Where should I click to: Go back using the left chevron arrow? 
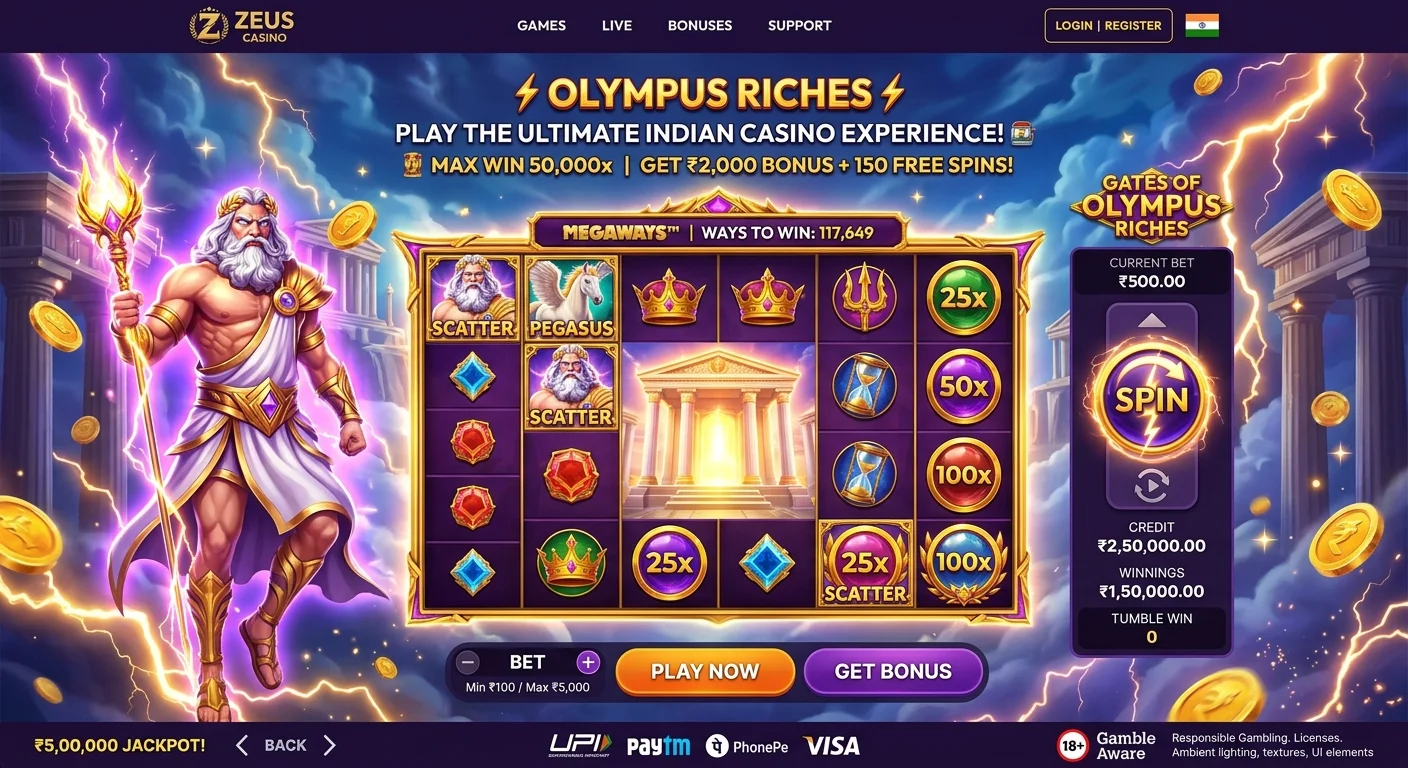point(240,745)
